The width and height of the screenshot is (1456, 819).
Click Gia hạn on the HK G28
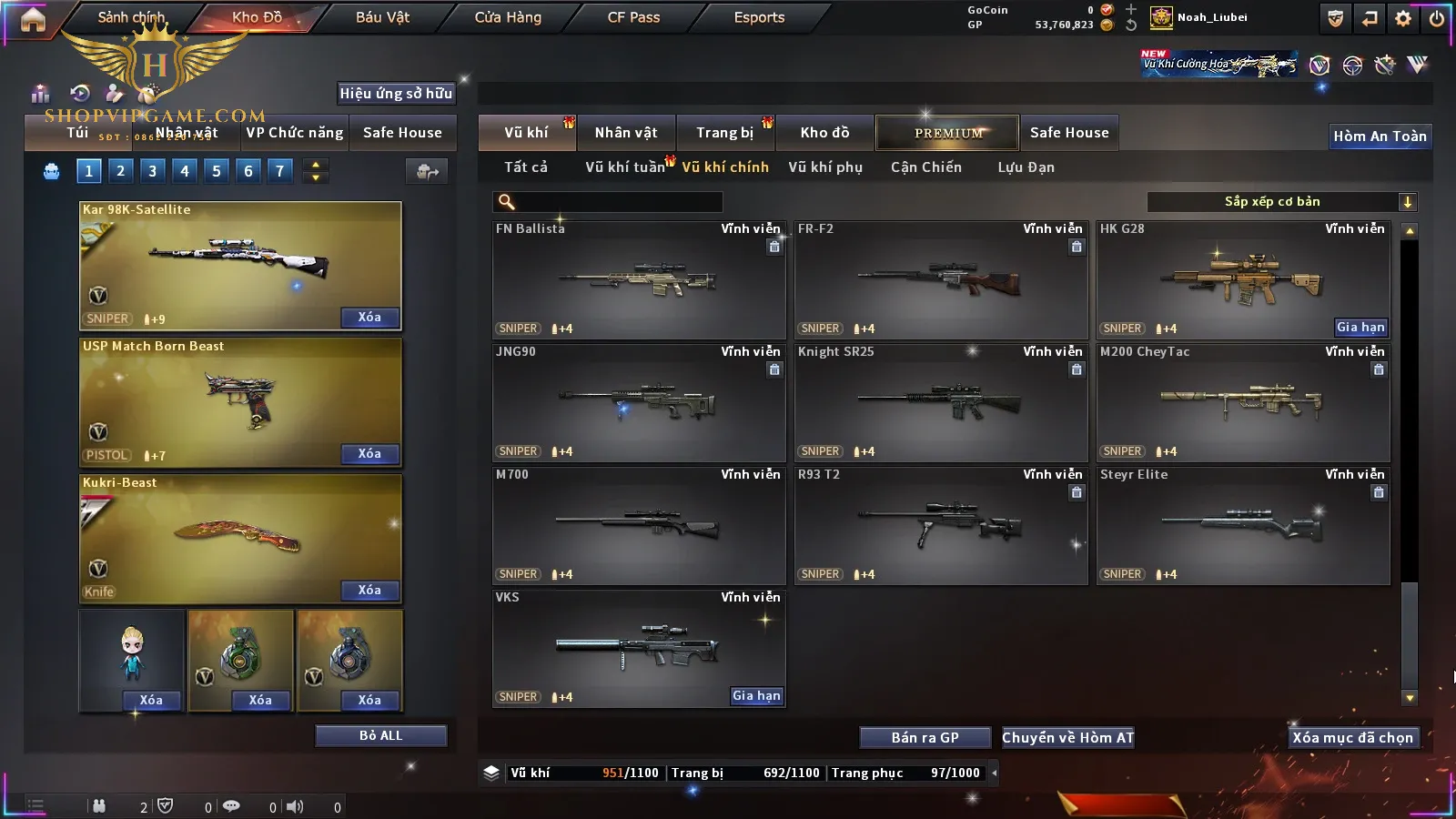[1360, 328]
